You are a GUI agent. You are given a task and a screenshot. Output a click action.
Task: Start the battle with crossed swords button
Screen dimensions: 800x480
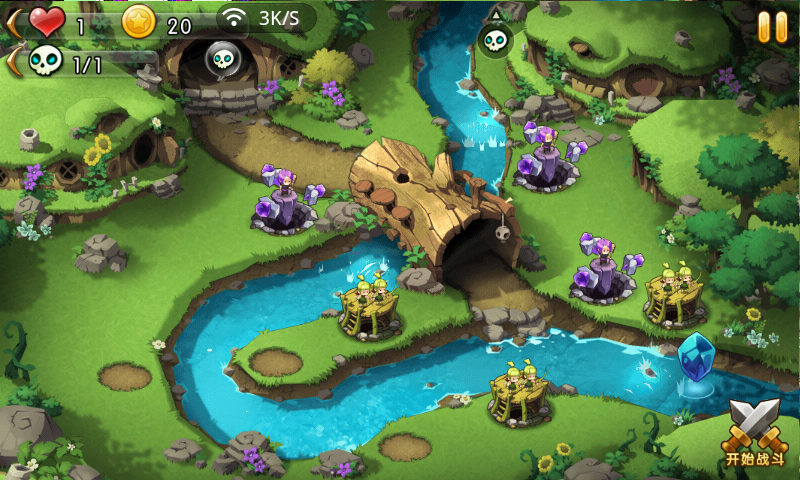(x=752, y=432)
